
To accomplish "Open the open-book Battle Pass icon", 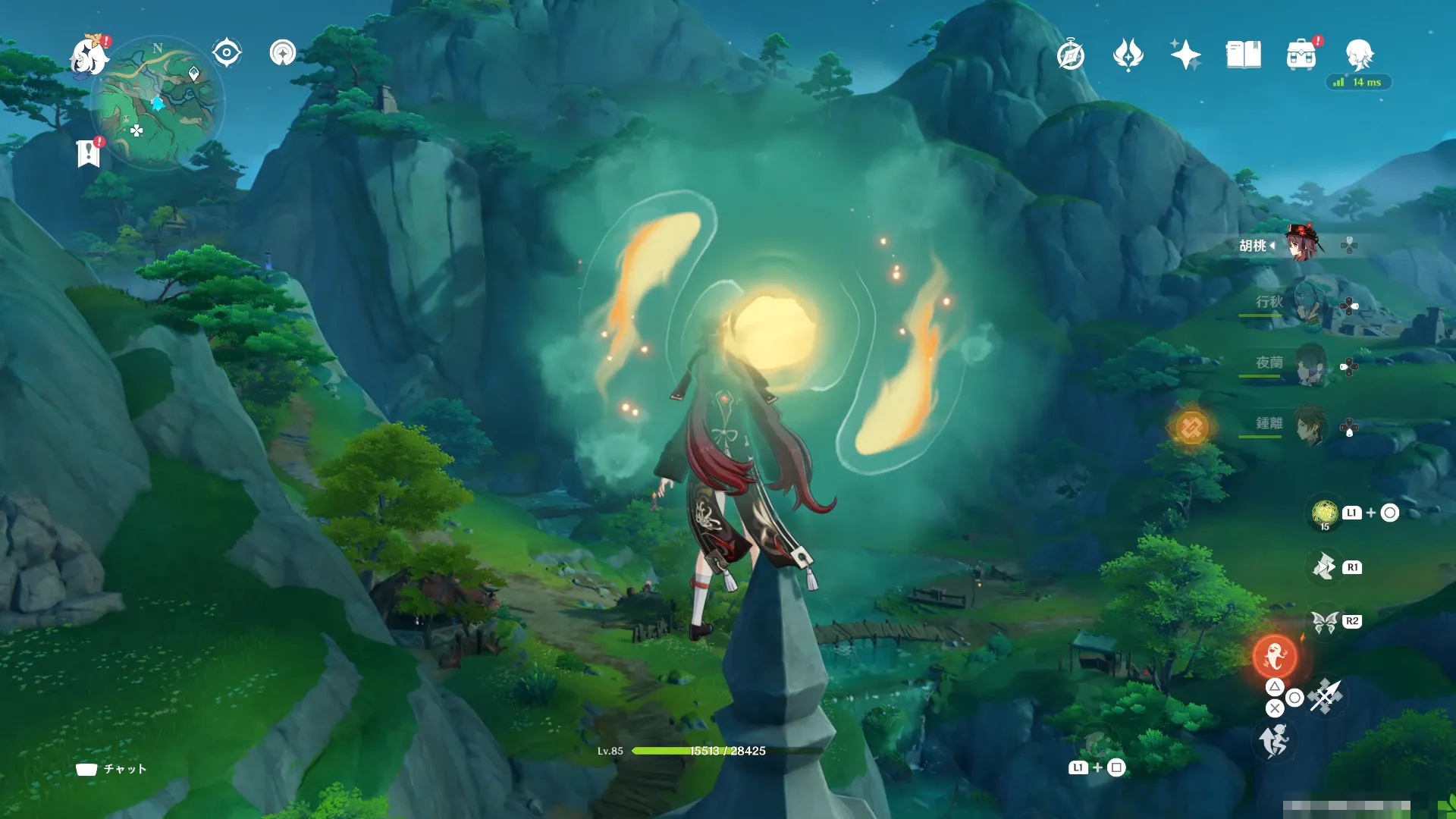I will pos(1243,55).
